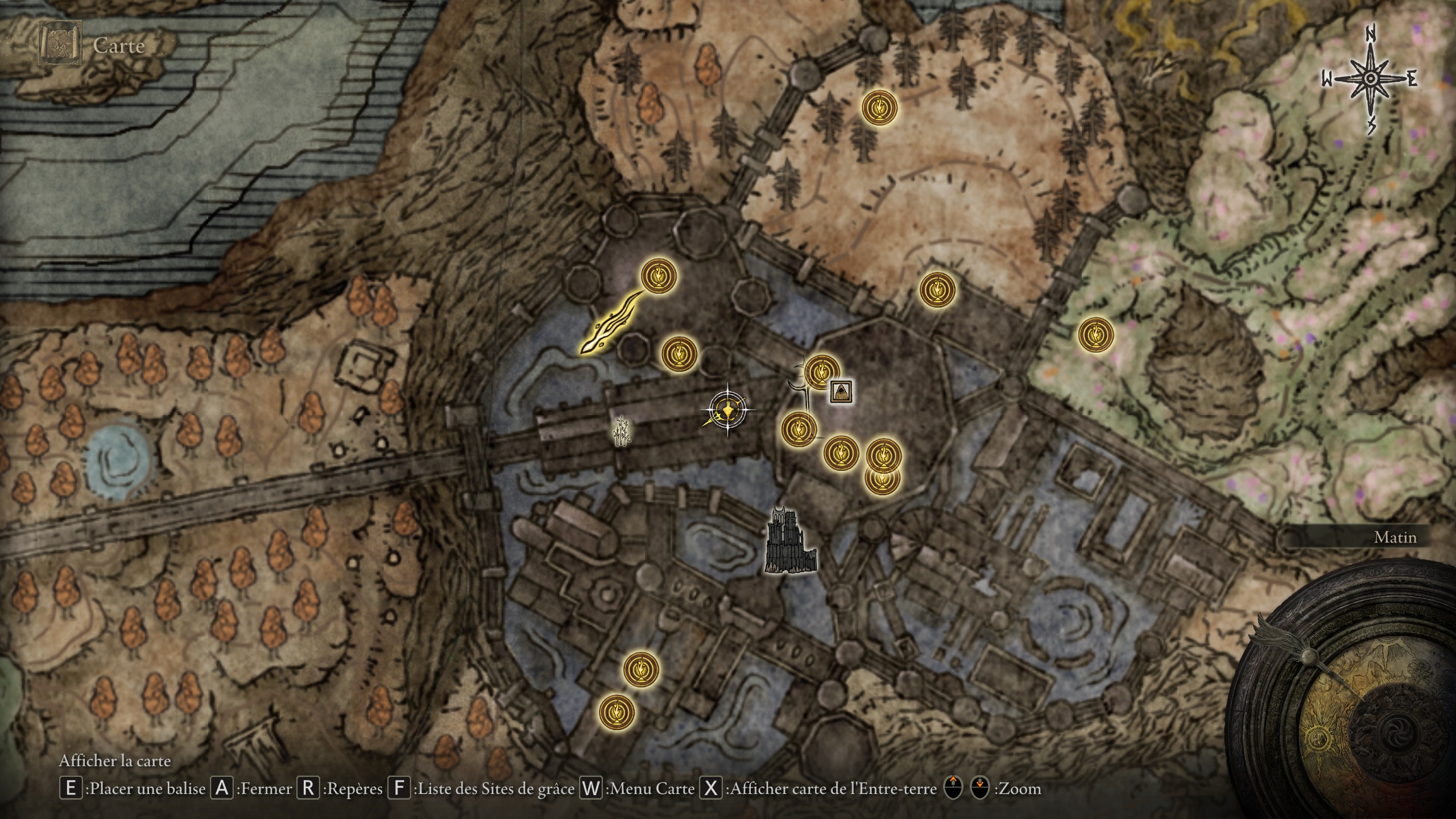Click the hooded figure NPC marker

coord(841,391)
